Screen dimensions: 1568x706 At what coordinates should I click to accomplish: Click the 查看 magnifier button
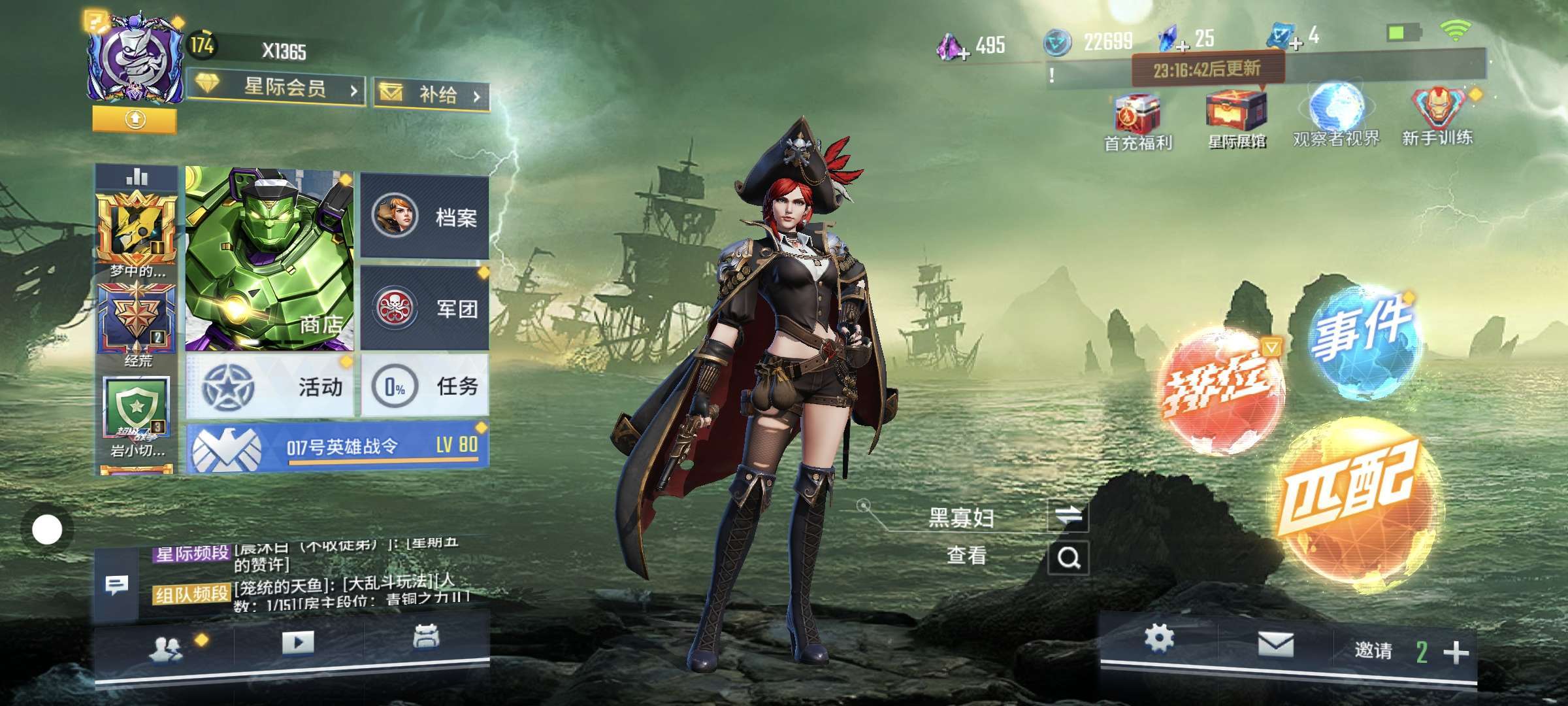(1068, 558)
